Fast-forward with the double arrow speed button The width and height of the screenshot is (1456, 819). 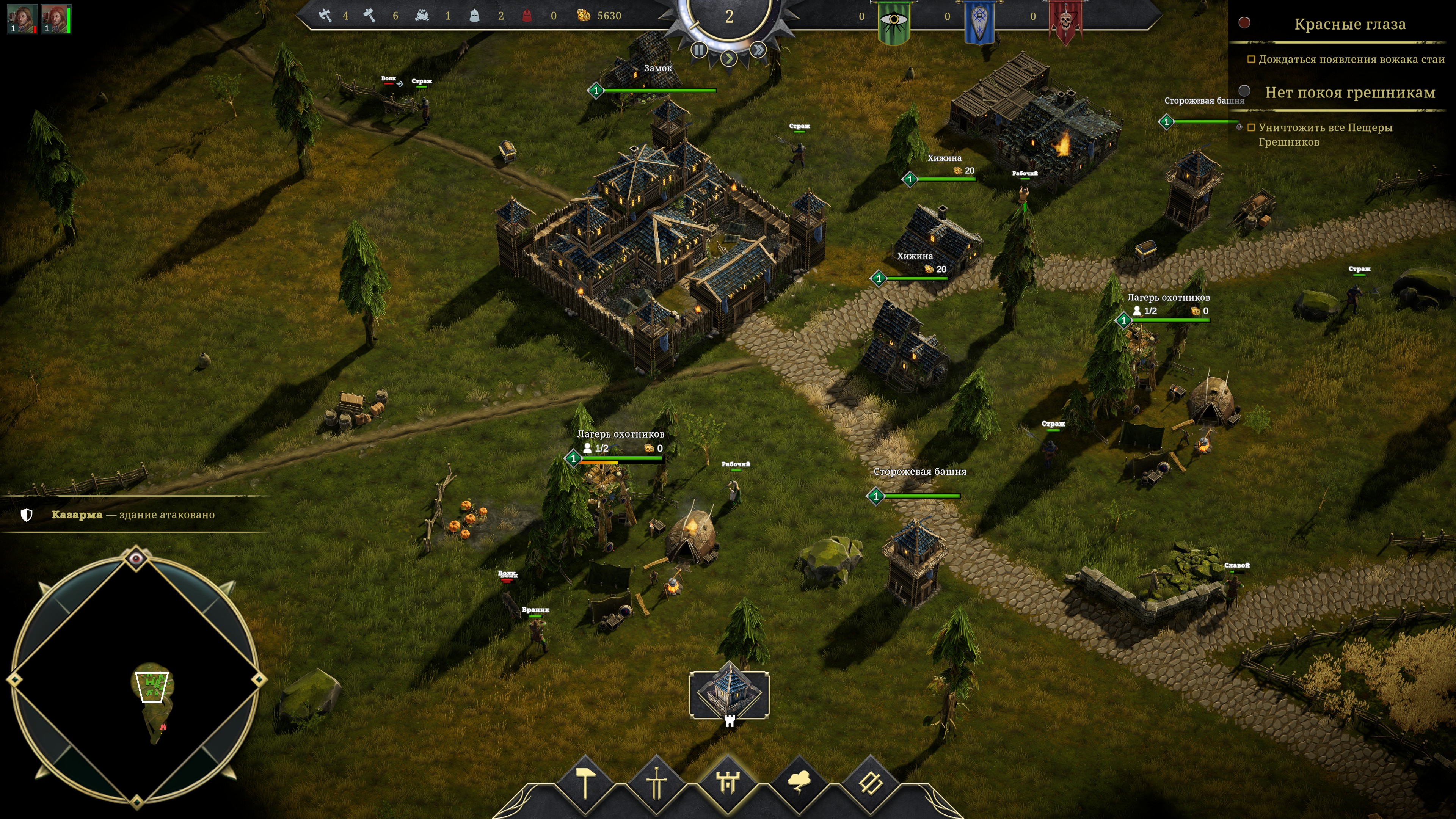tap(758, 50)
